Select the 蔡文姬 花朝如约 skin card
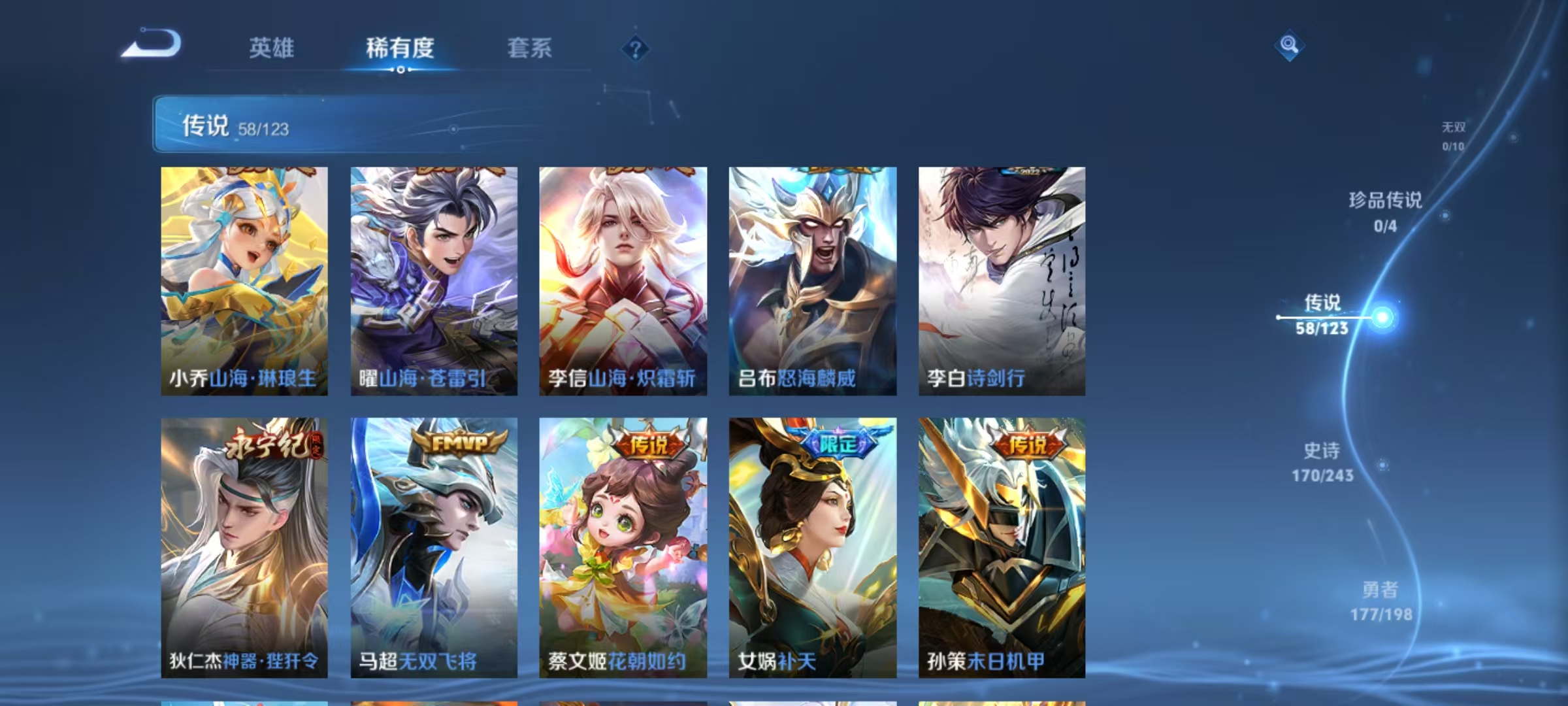Image resolution: width=1568 pixels, height=706 pixels. 623,547
